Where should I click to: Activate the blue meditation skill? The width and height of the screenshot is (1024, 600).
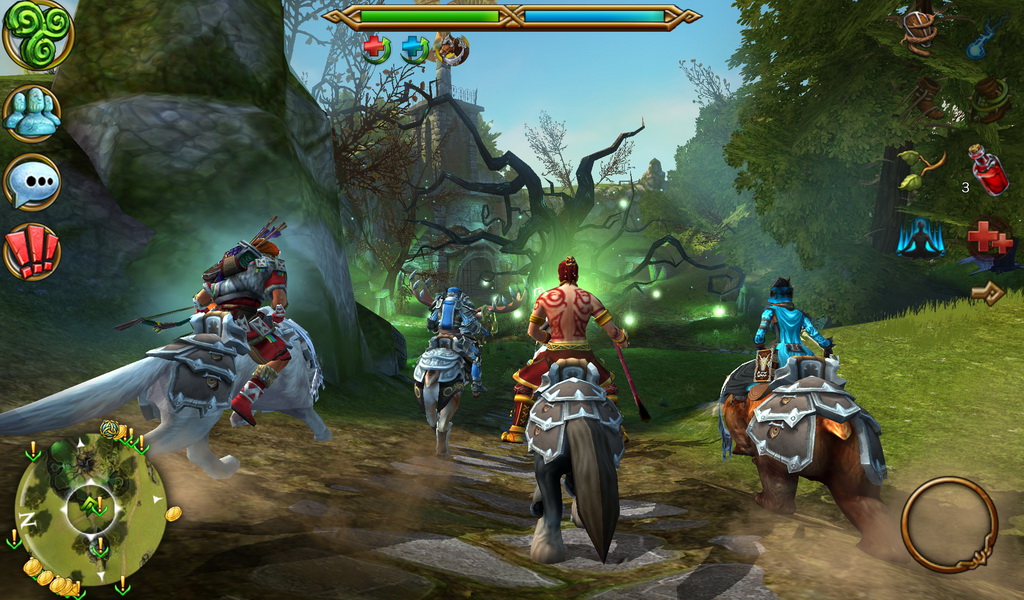pyautogui.click(x=920, y=239)
